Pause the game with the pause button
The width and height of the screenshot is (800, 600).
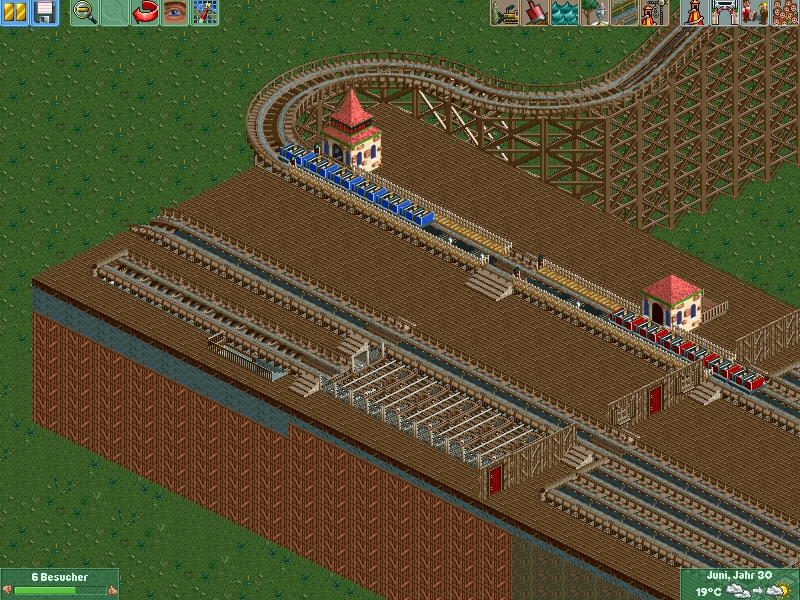point(15,13)
